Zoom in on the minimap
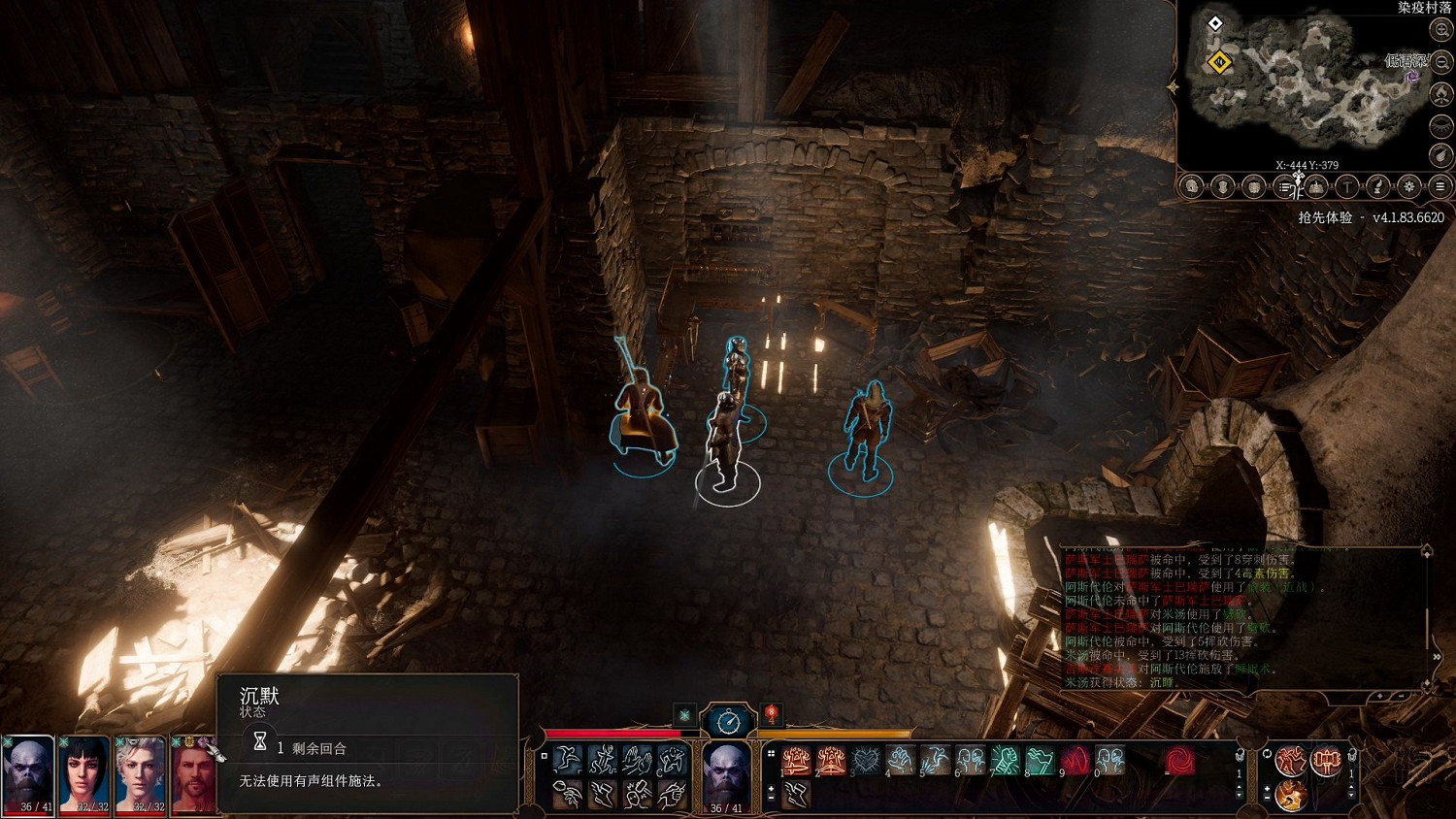The image size is (1456, 819). tap(1441, 30)
